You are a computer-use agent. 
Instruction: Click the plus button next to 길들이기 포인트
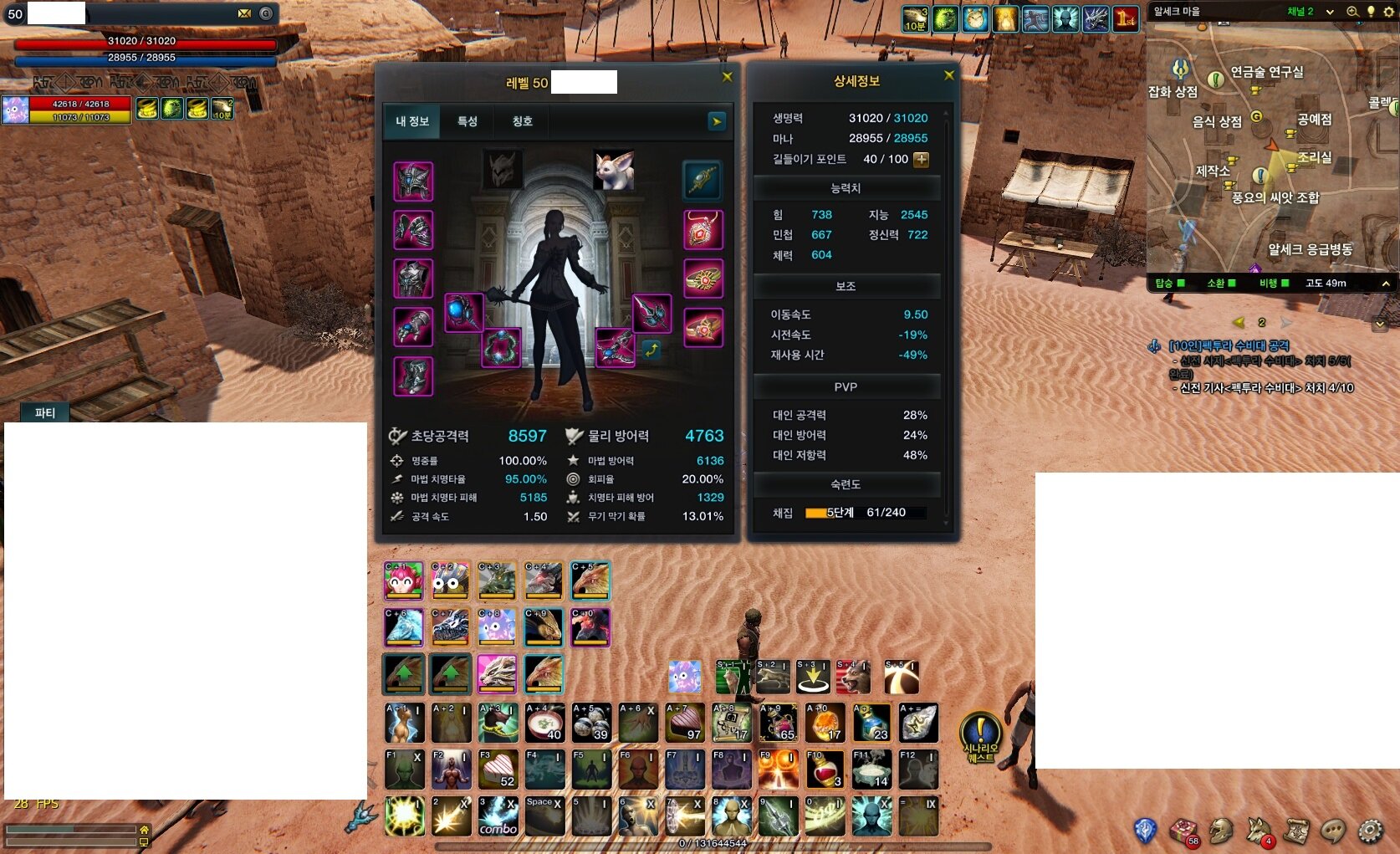(x=920, y=159)
